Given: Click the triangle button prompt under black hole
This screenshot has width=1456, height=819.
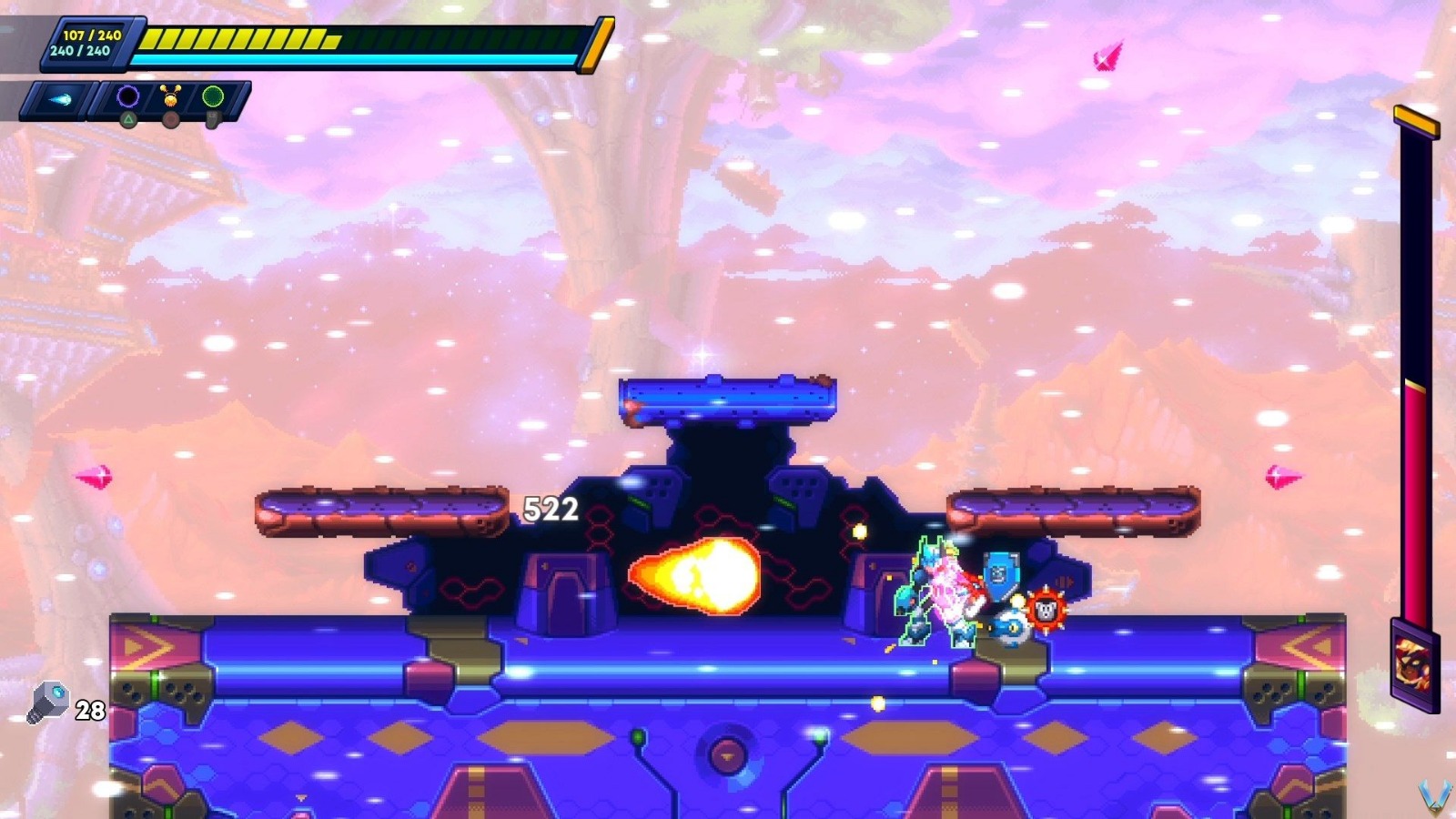Looking at the screenshot, I should coord(128,119).
